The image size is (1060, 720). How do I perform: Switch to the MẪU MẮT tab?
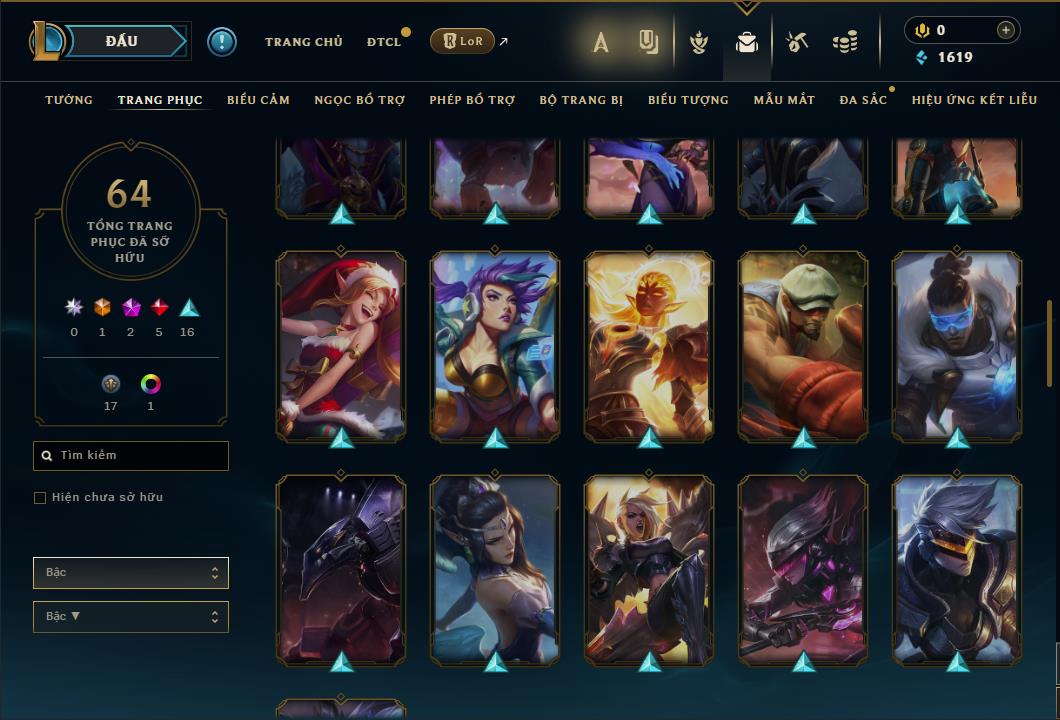[x=784, y=100]
